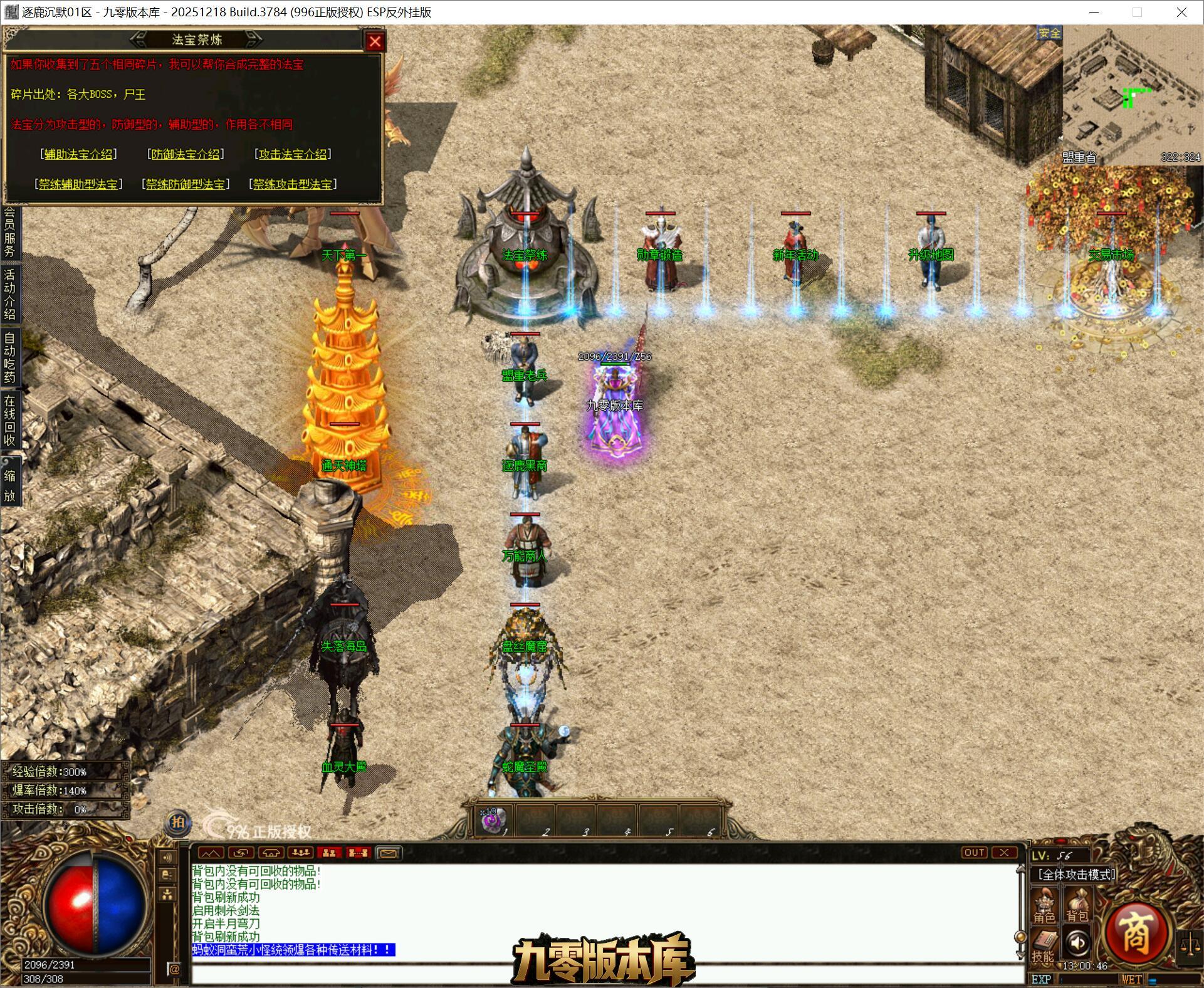The width and height of the screenshot is (1204, 988).
Task: Open the 防御法宝介绍 link
Action: tap(186, 154)
